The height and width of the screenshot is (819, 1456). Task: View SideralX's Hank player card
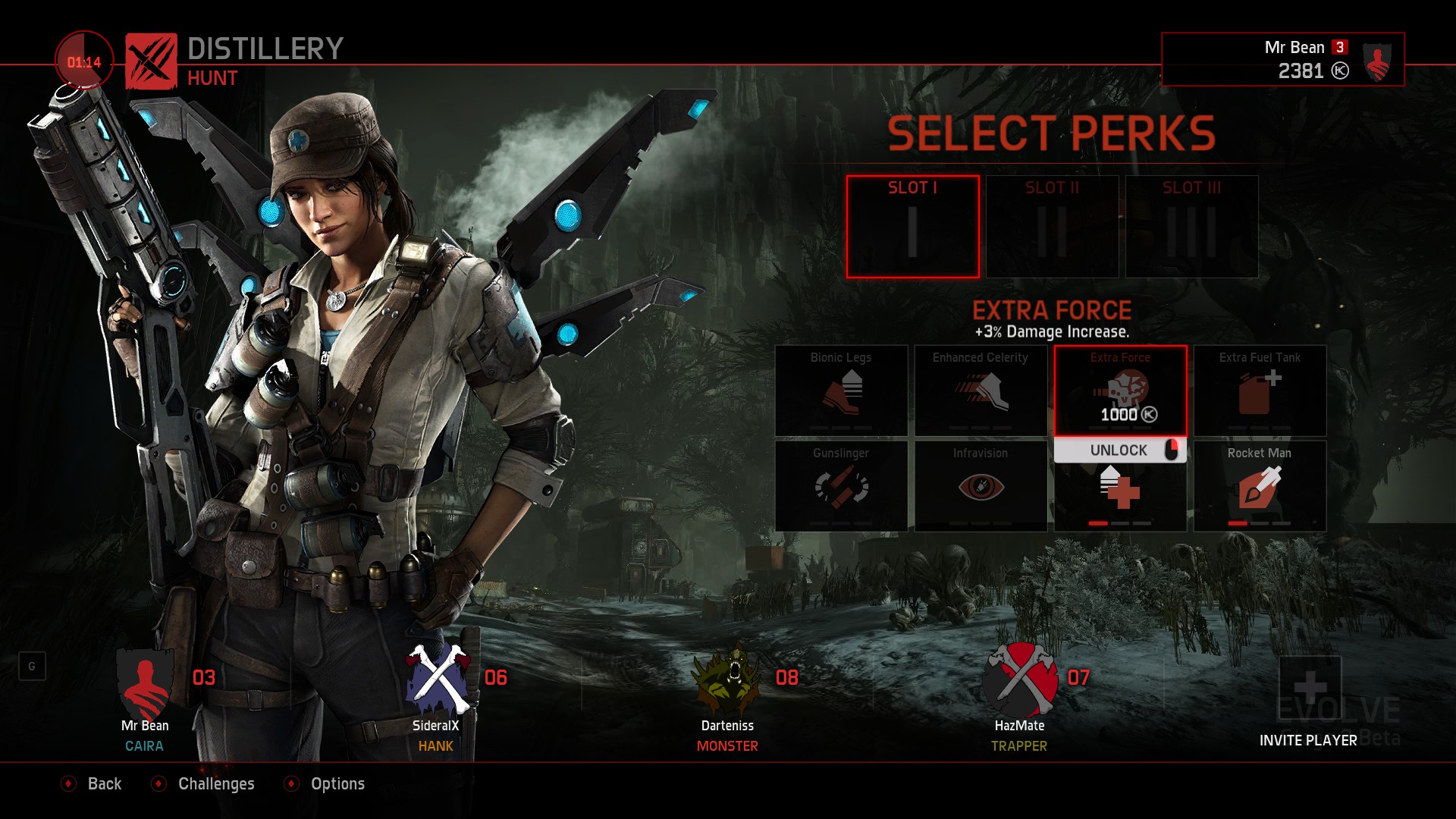pyautogui.click(x=437, y=699)
